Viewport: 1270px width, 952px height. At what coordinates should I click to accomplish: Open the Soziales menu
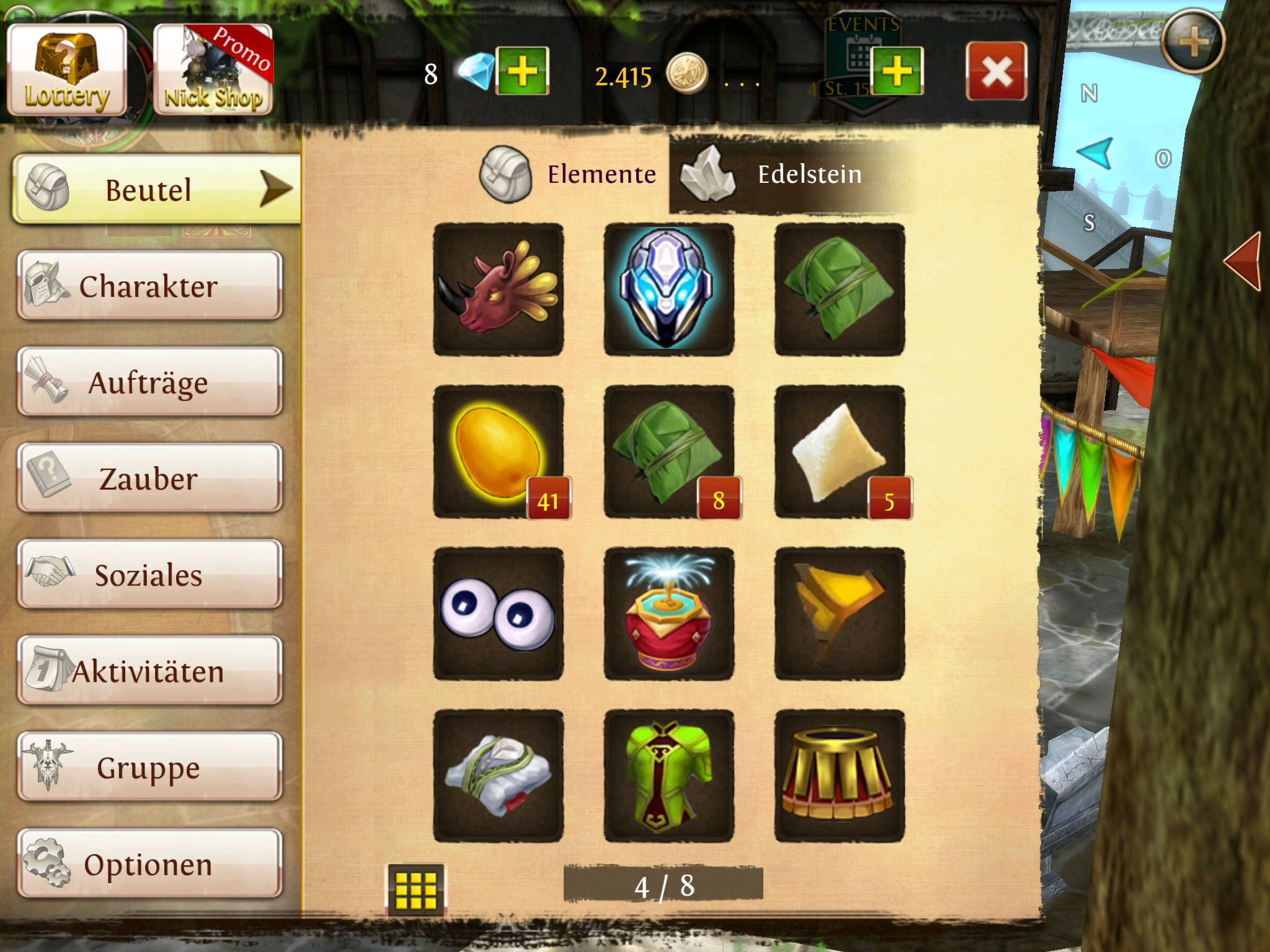149,575
